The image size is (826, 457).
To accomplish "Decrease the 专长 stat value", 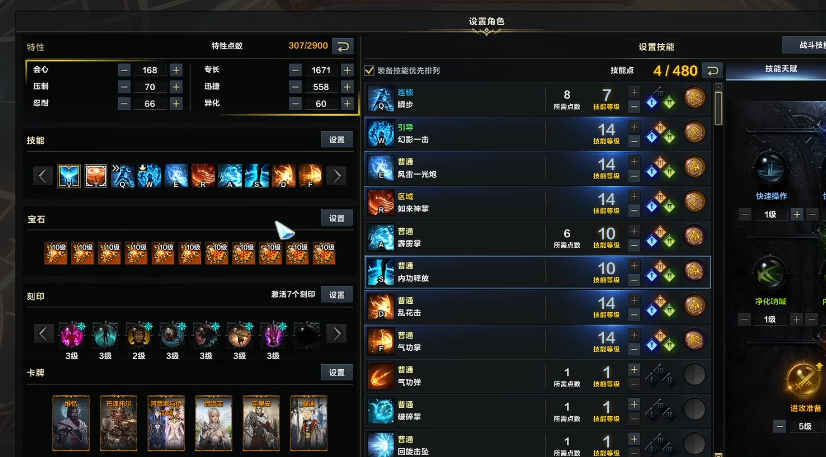I will pyautogui.click(x=295, y=70).
